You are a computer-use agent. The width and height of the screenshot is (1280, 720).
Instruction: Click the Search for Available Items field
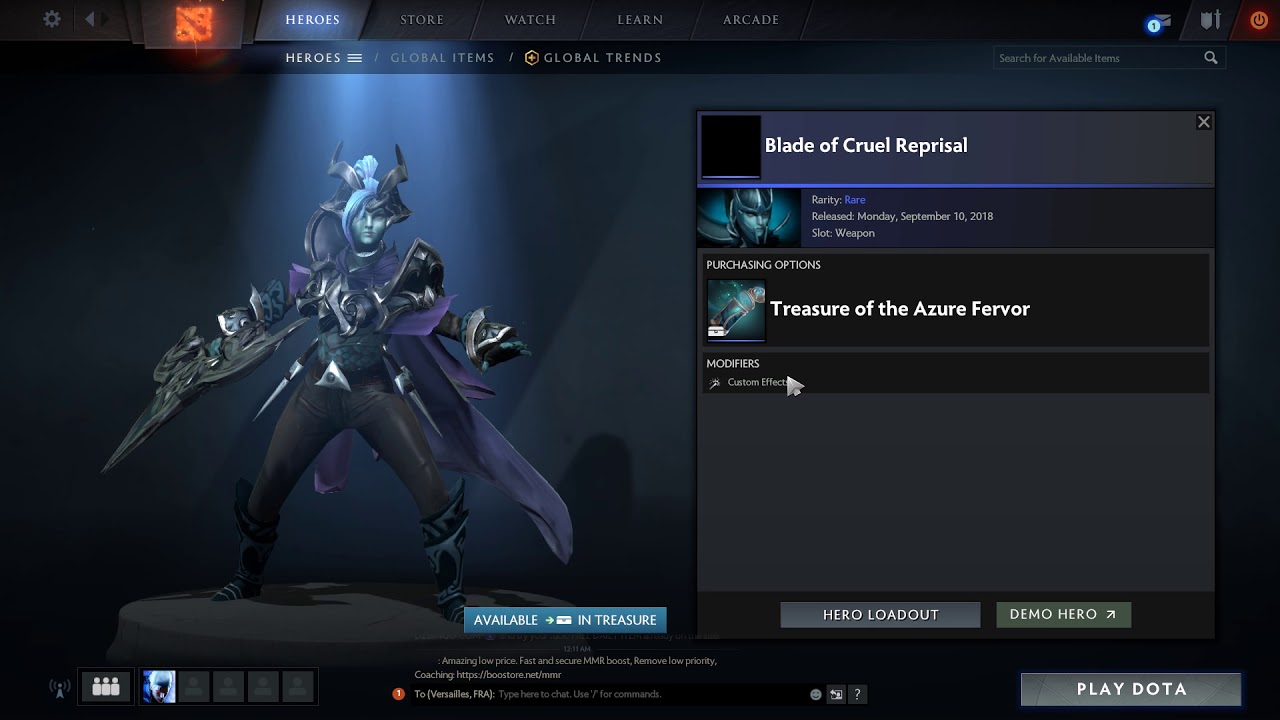pyautogui.click(x=1098, y=58)
